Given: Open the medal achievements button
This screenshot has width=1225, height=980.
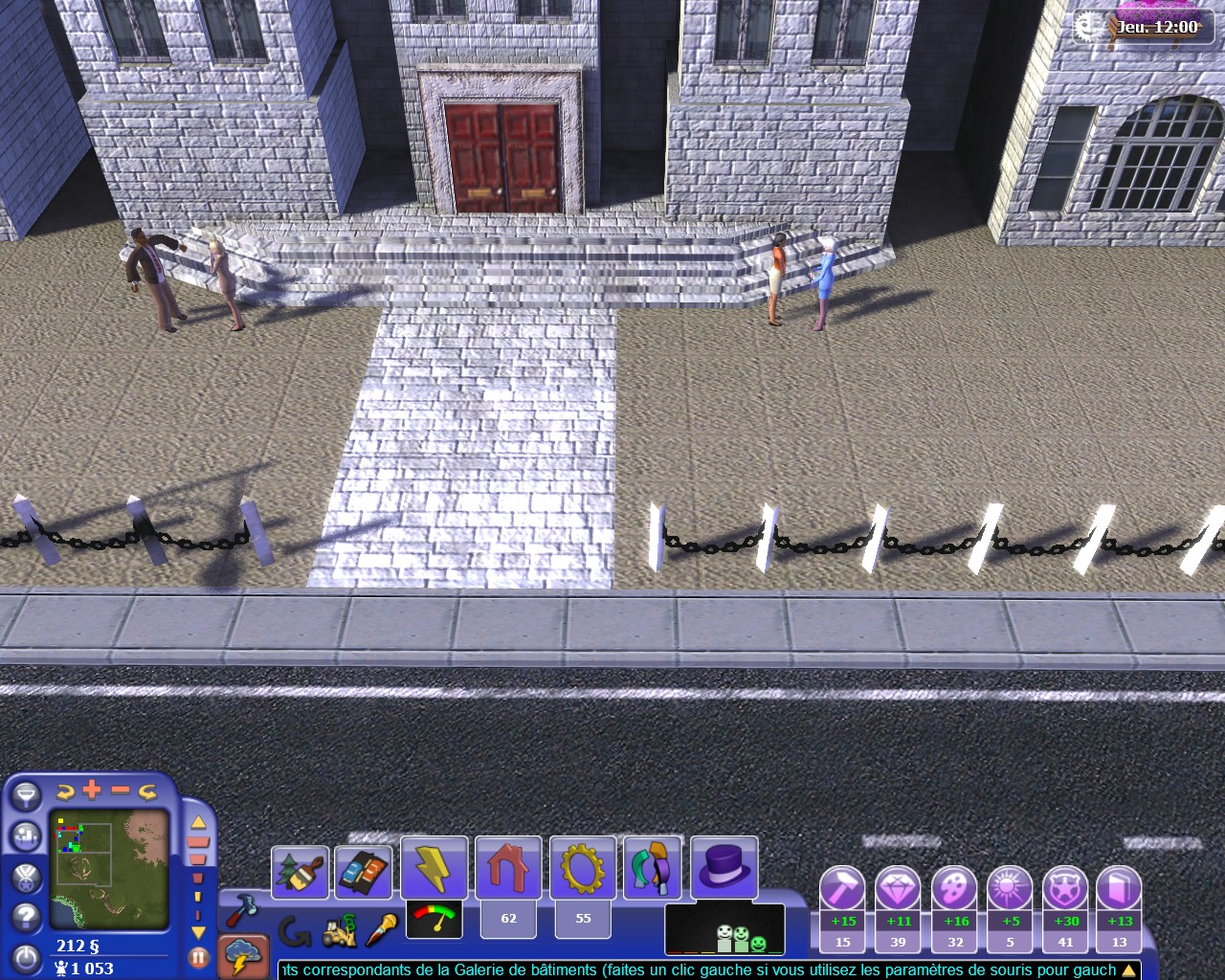Looking at the screenshot, I should point(26,877).
